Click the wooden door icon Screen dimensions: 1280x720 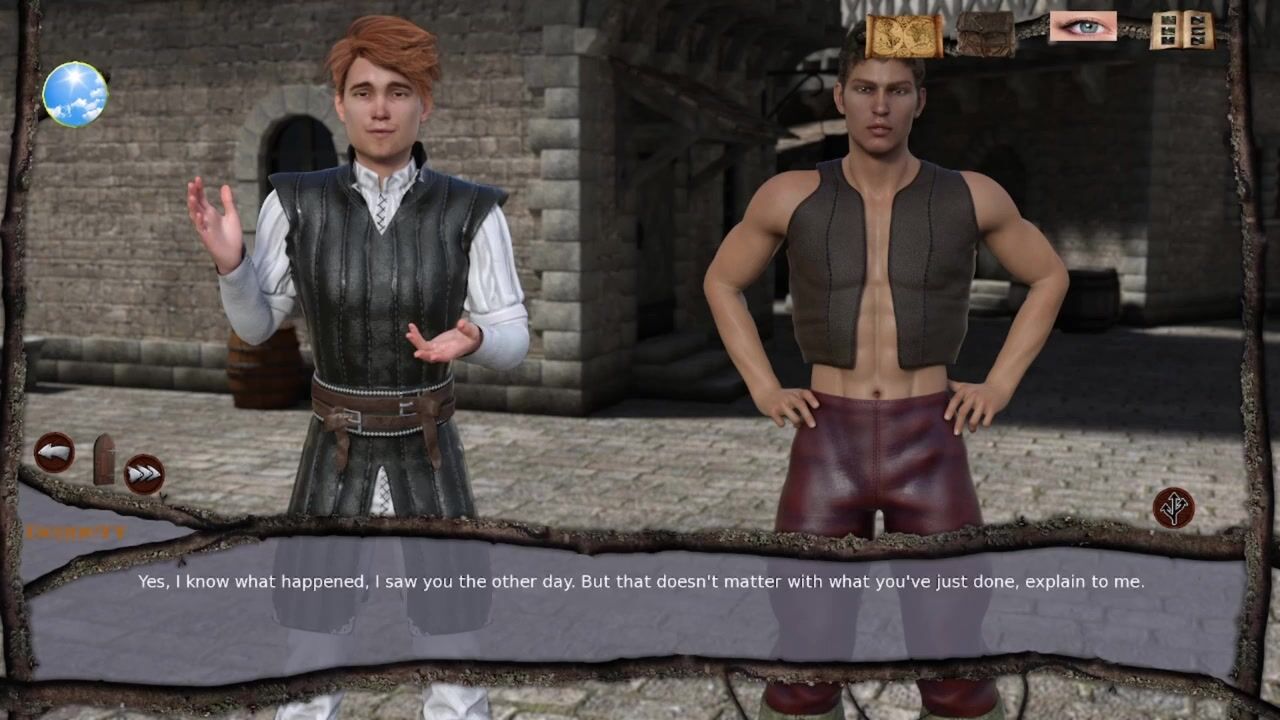tap(104, 458)
